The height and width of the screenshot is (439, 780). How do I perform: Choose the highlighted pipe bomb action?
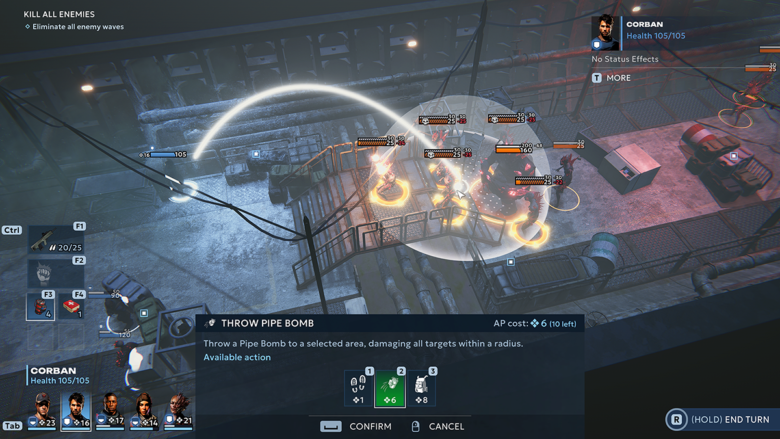[x=390, y=388]
